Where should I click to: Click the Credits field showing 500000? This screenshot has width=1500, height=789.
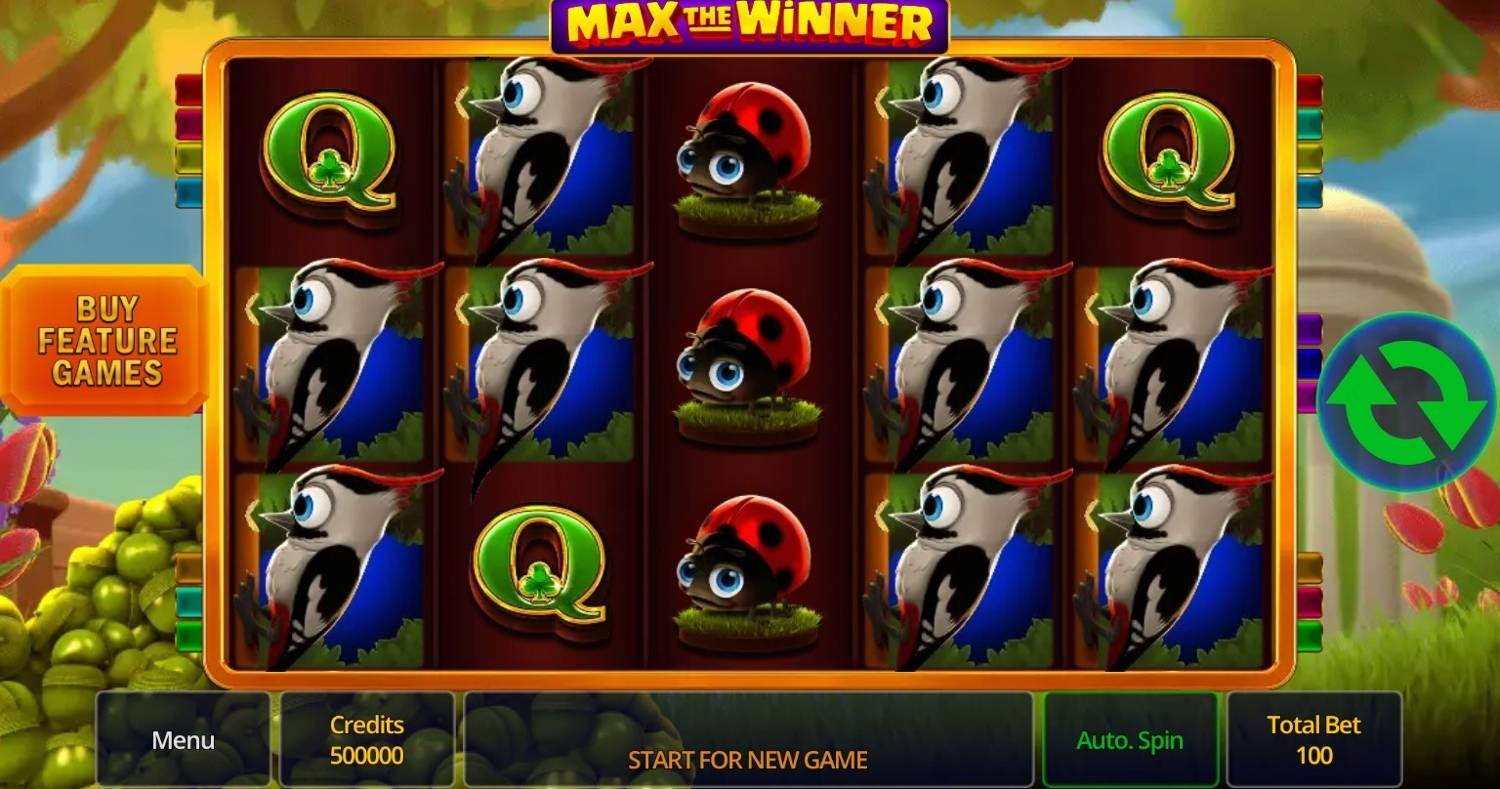coord(366,740)
